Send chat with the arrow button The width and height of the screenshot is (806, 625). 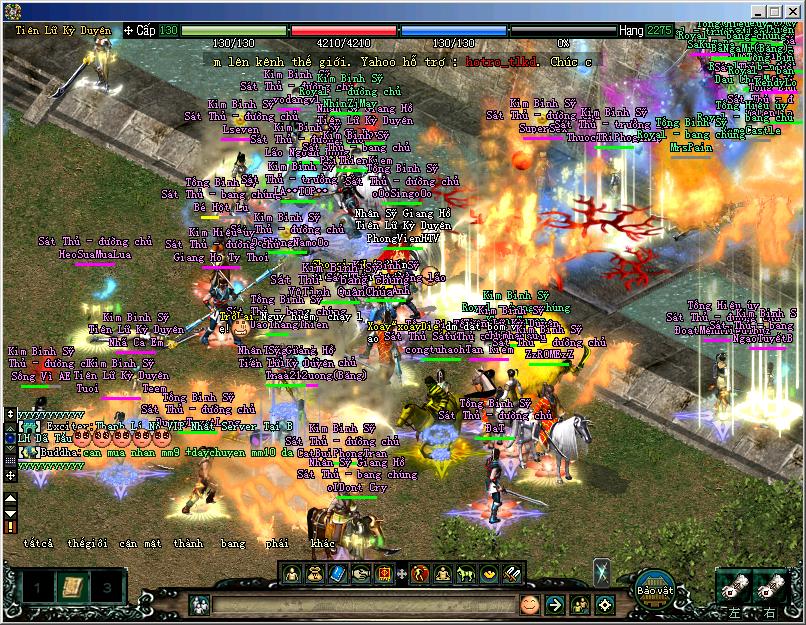554,604
